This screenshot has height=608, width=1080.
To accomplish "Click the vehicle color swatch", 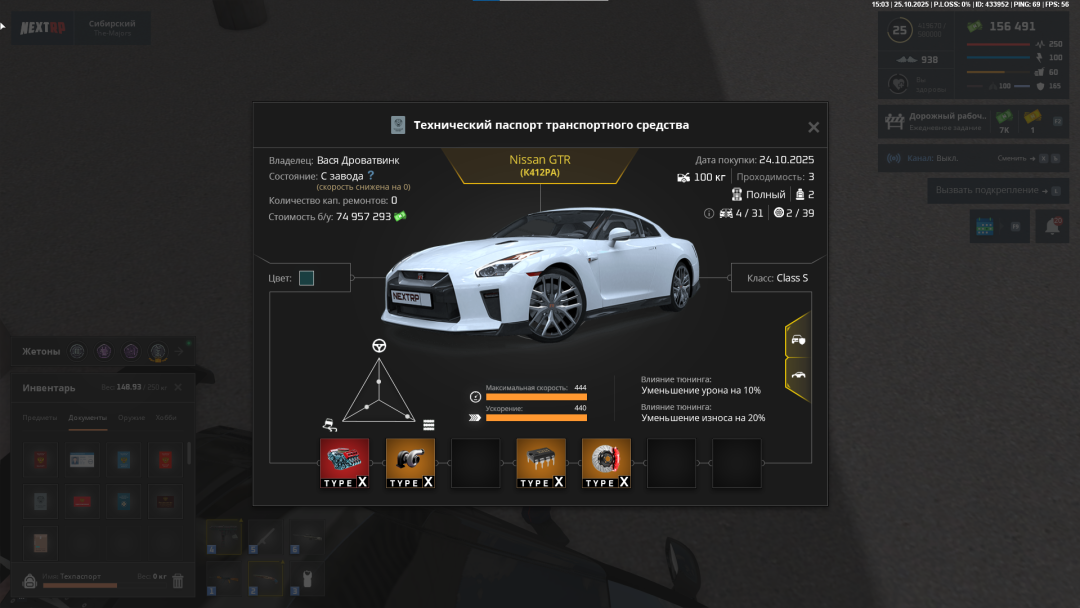I will click(306, 278).
